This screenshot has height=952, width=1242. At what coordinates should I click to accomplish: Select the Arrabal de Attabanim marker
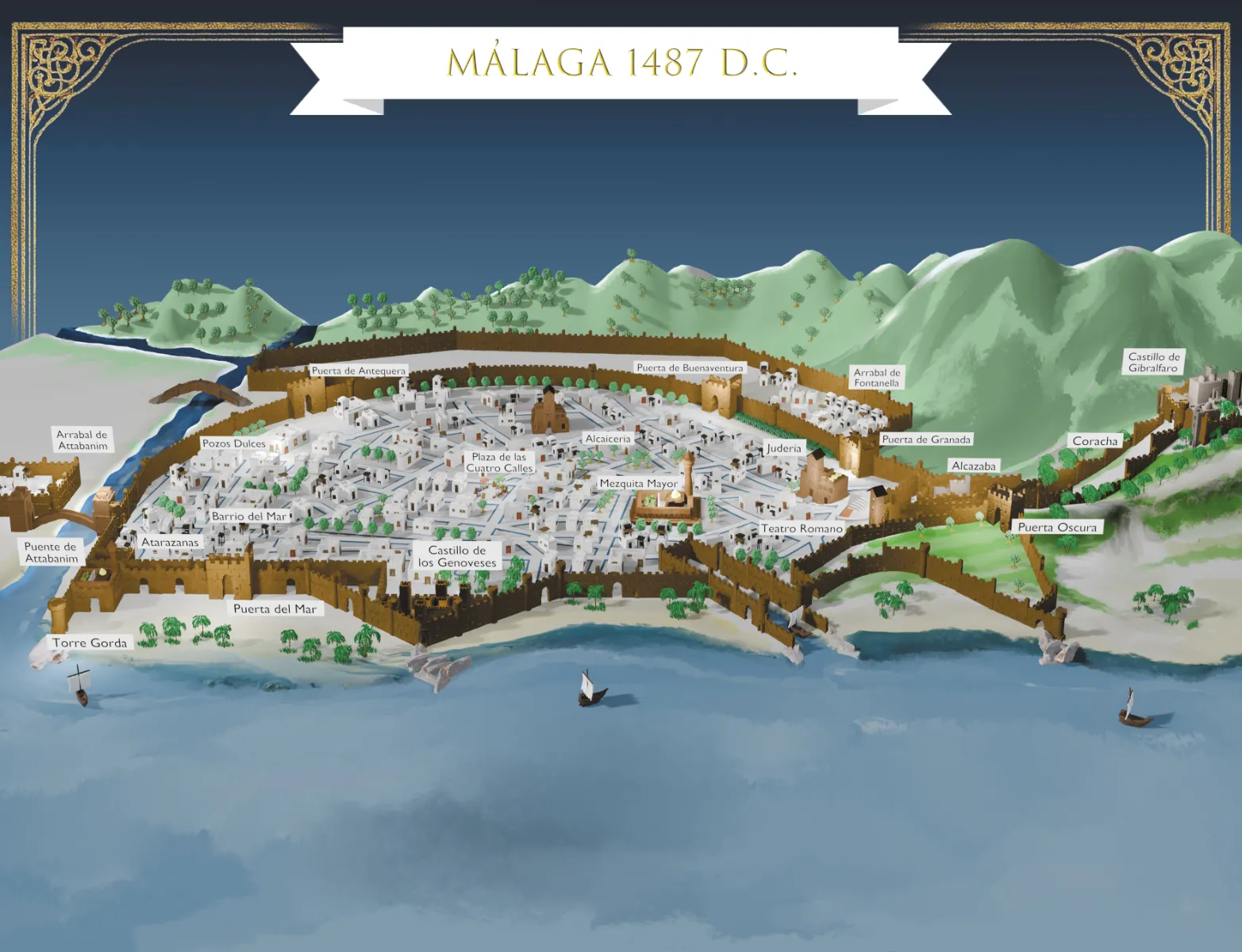[82, 440]
